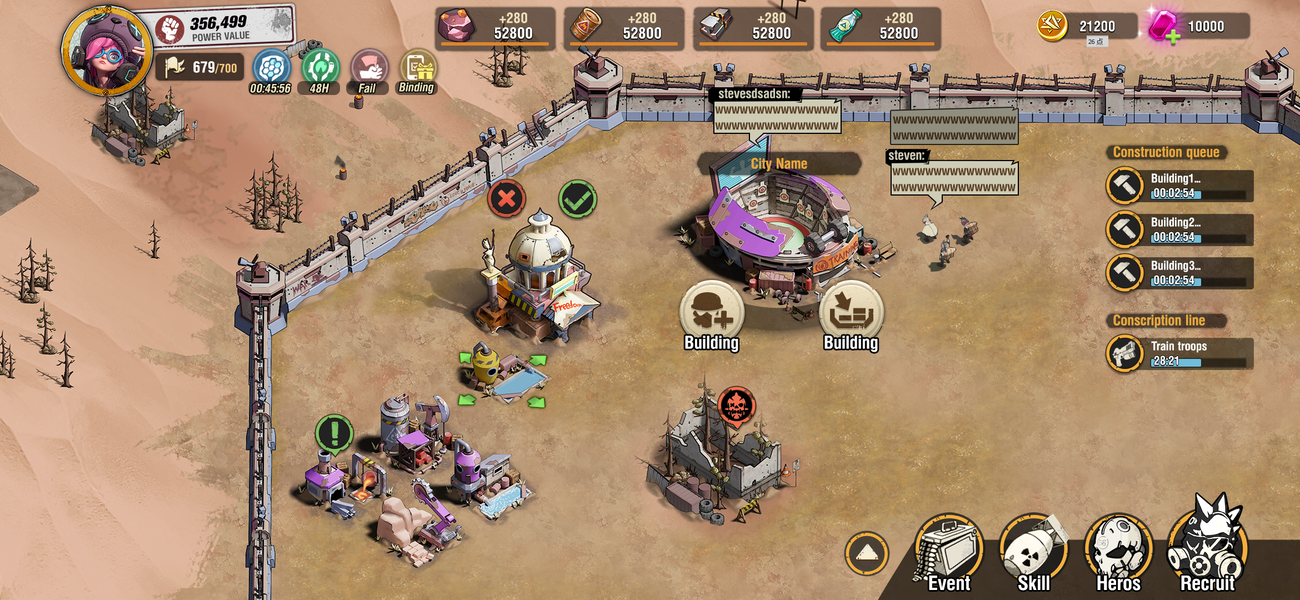Open the Skill menu
The height and width of the screenshot is (600, 1300).
[x=1033, y=550]
